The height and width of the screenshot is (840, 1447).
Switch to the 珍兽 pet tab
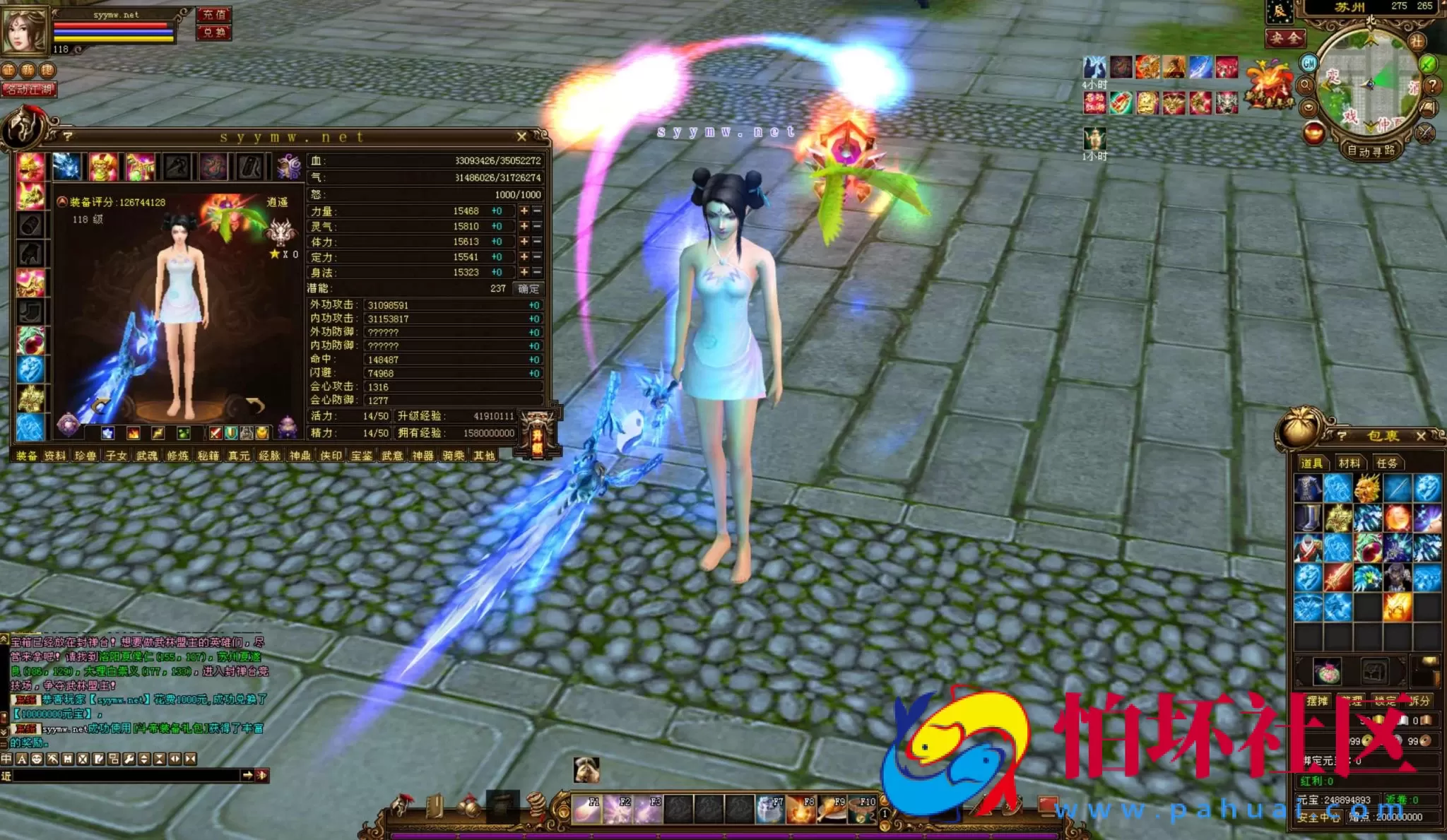pyautogui.click(x=85, y=456)
